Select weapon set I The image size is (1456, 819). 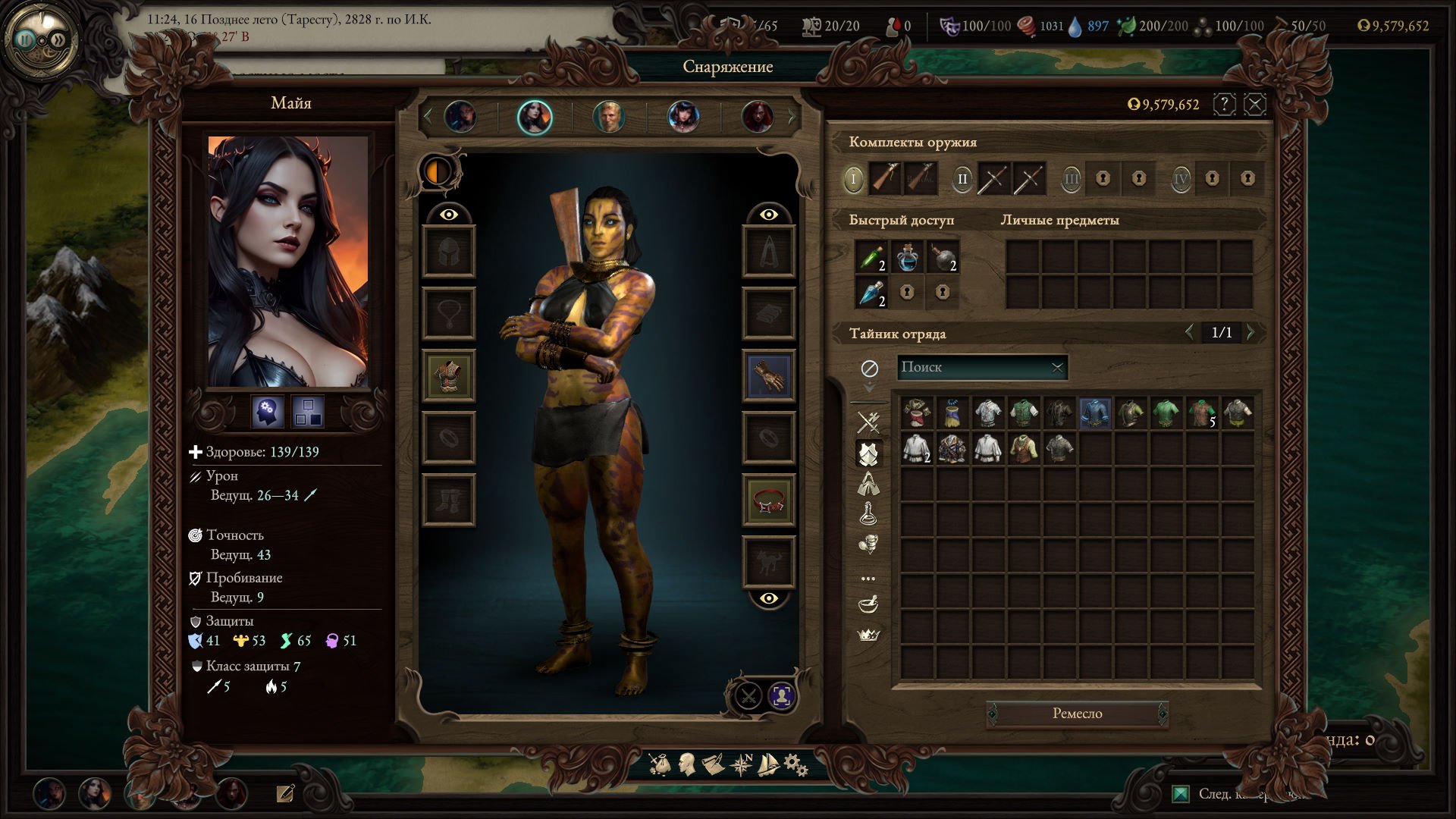[853, 179]
